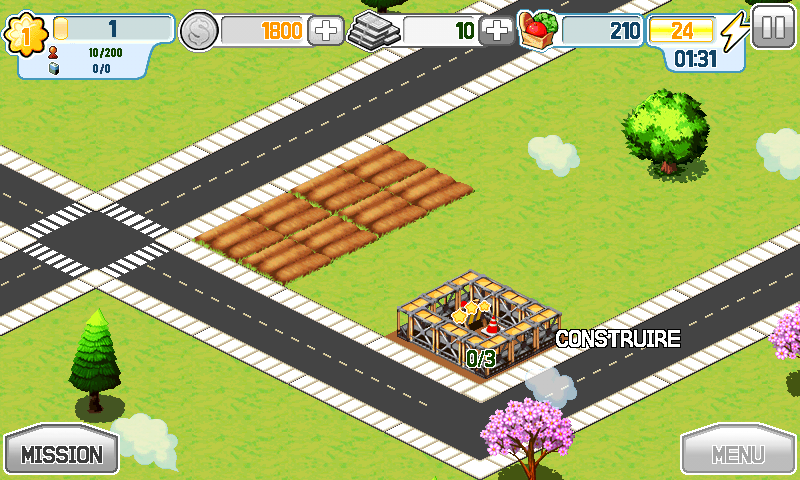Open the MENU button
Viewport: 800px width, 480px height.
(x=738, y=454)
